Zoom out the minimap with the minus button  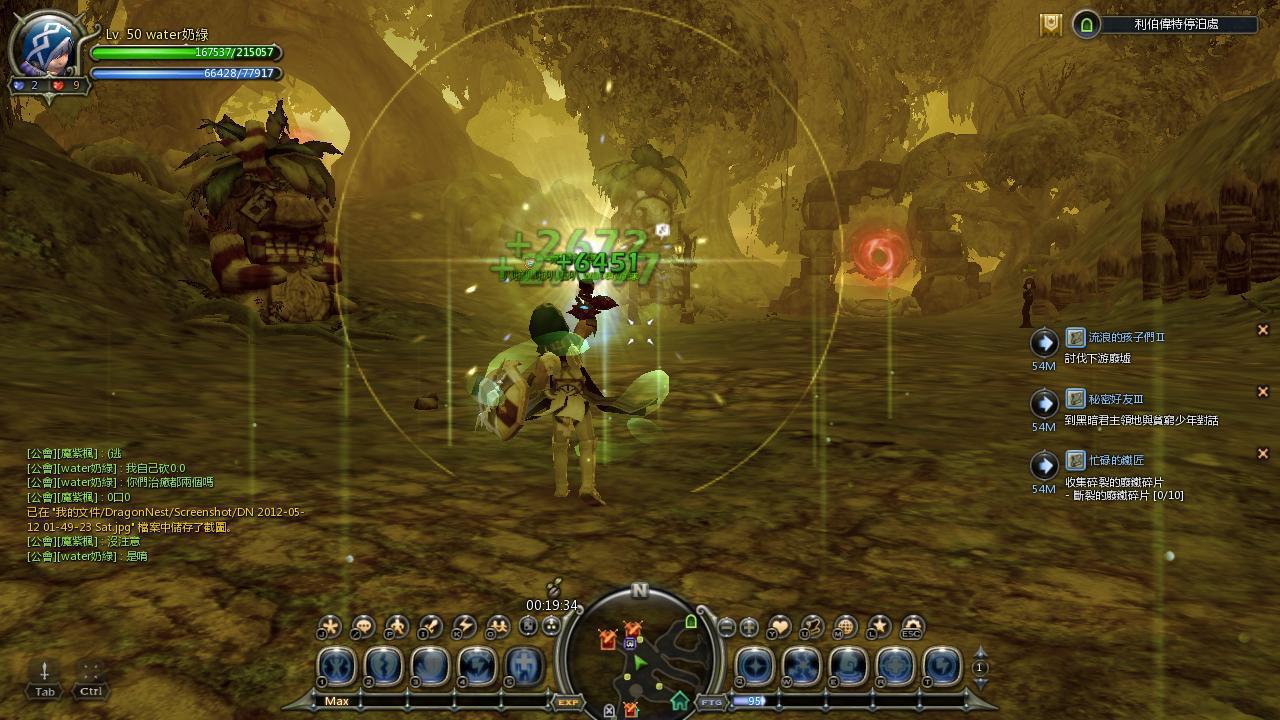pyautogui.click(x=727, y=628)
